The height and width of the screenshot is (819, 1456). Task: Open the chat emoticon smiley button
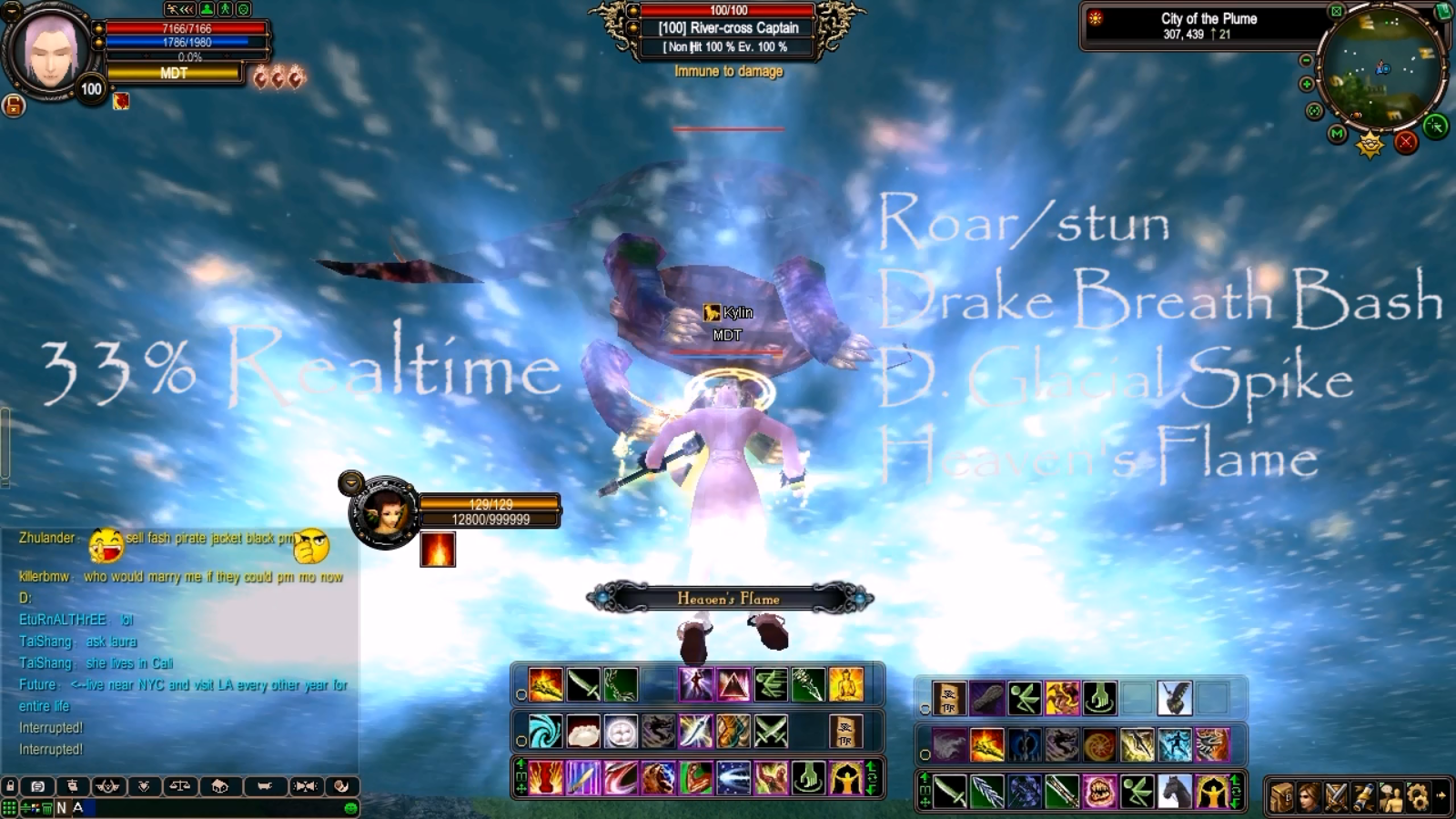(350, 808)
